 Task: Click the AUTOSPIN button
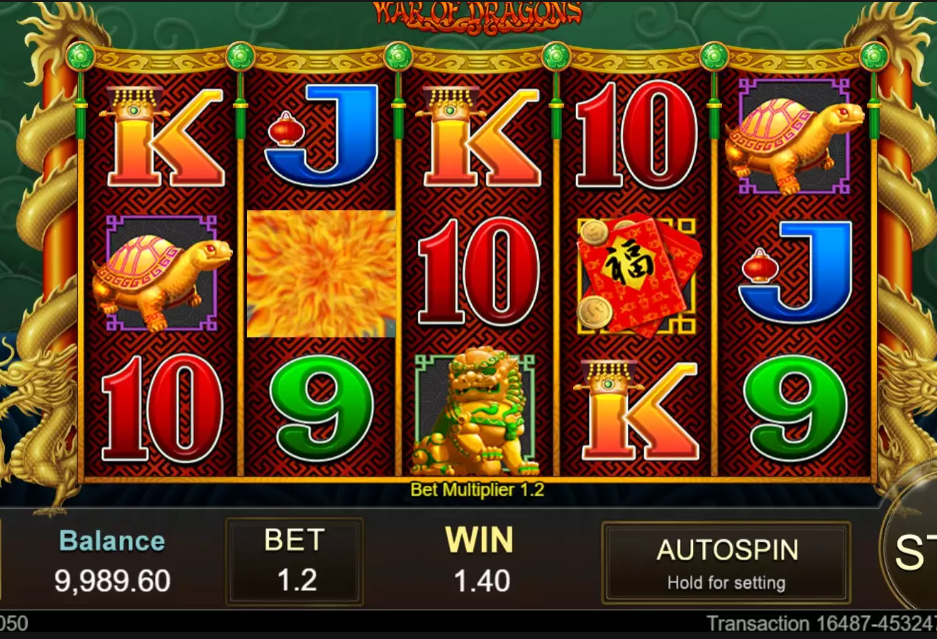tap(726, 562)
